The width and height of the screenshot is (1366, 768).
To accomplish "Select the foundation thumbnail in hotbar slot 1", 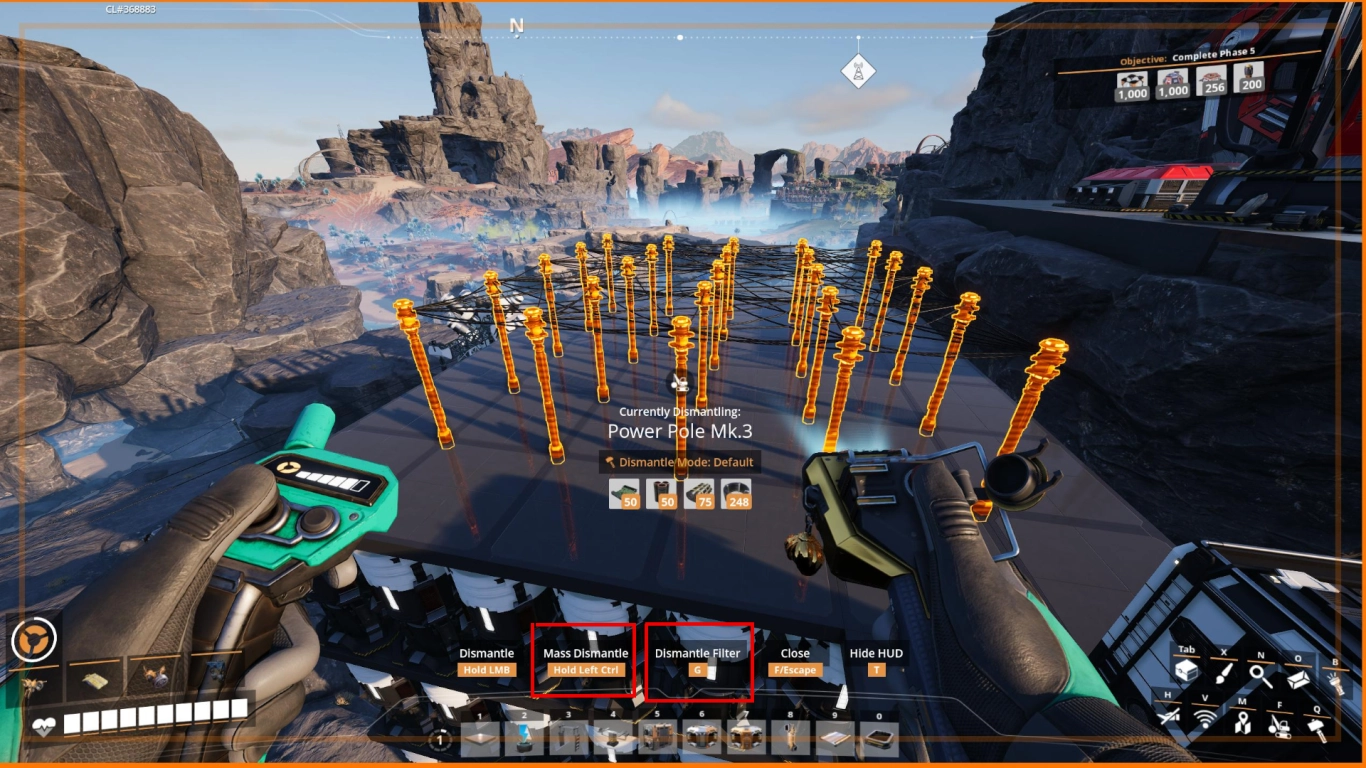I will click(x=478, y=738).
